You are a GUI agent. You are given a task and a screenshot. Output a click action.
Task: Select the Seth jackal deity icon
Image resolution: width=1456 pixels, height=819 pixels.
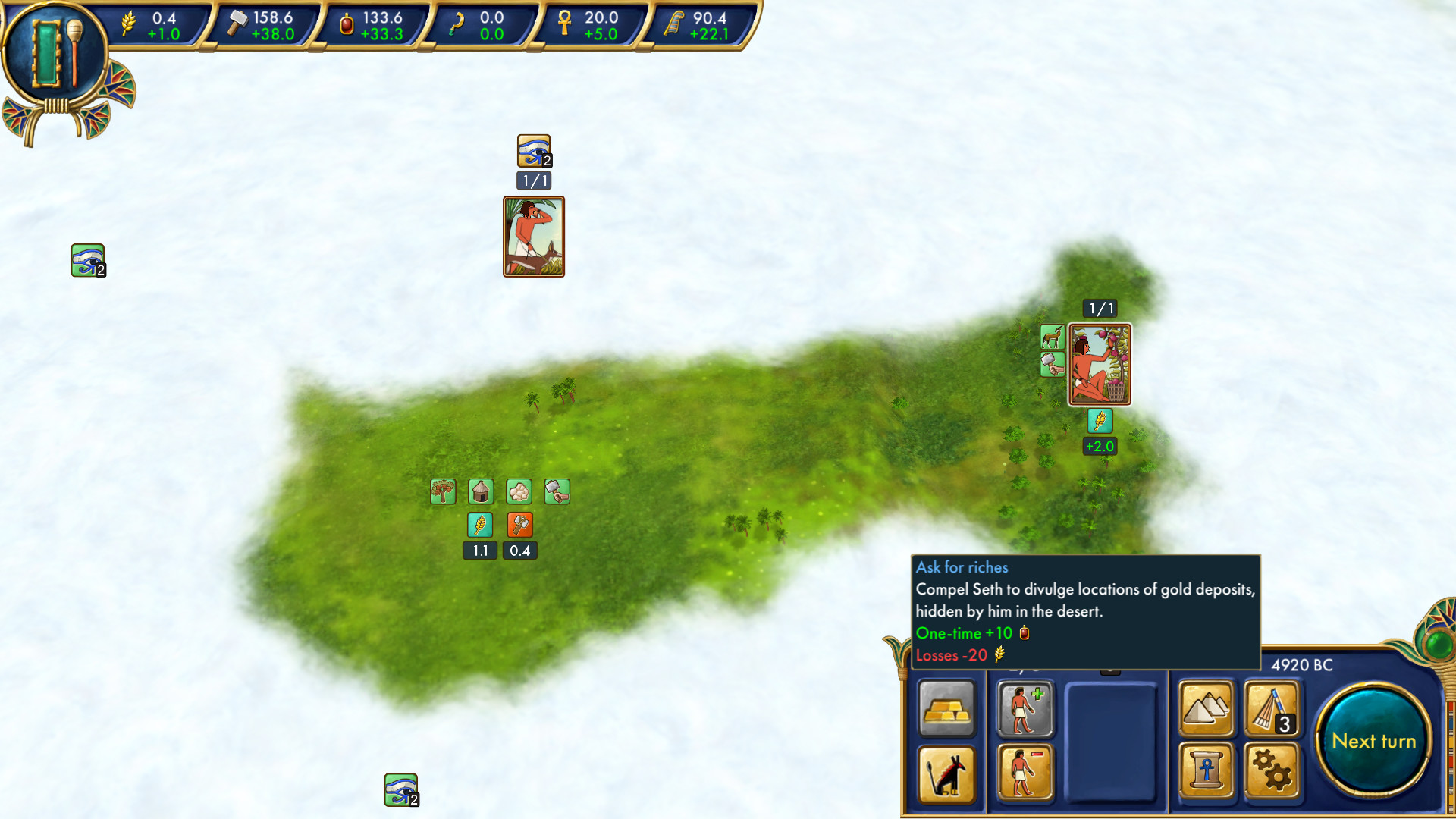tap(947, 775)
